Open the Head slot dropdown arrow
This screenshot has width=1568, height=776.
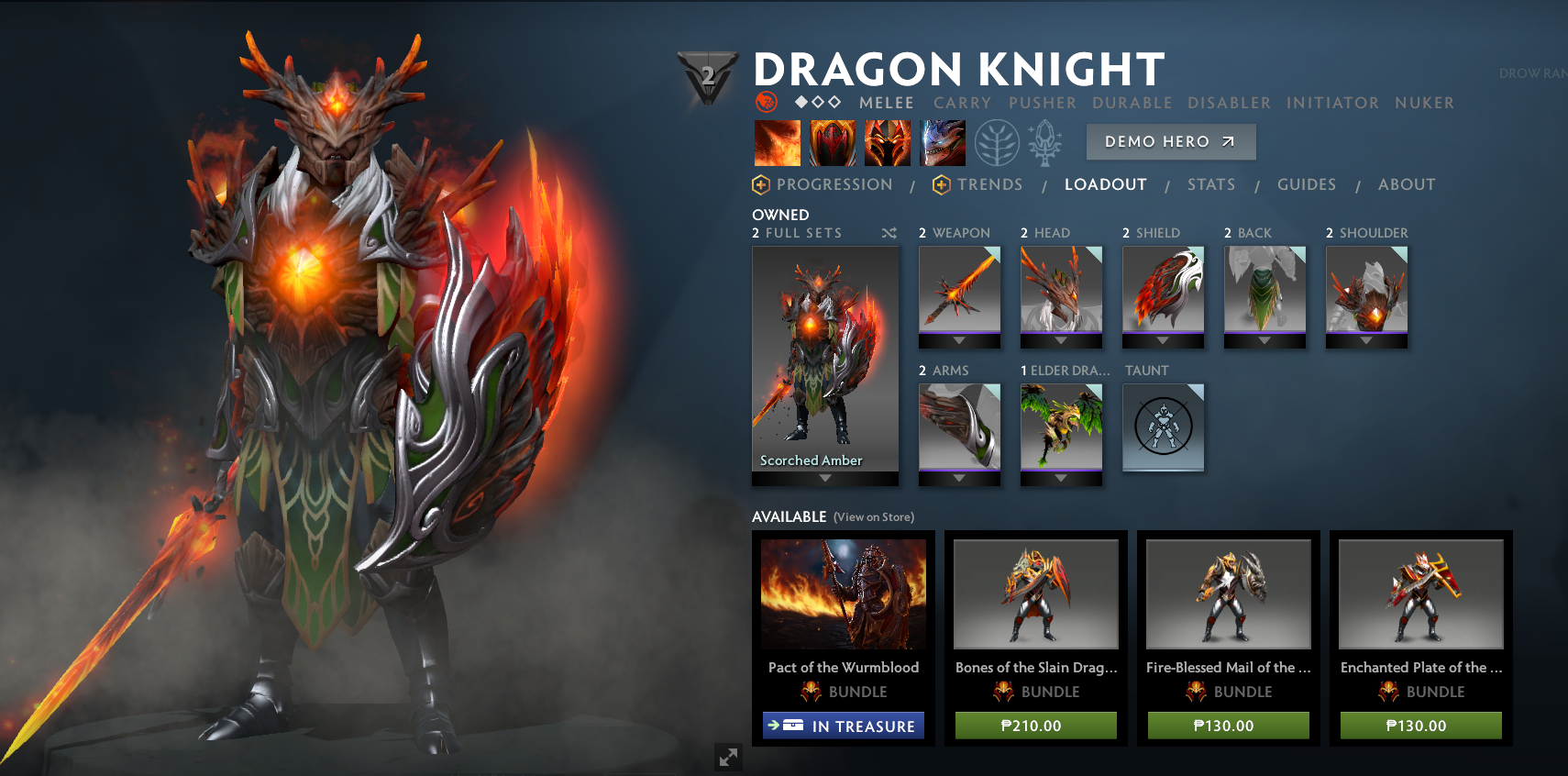pos(1061,340)
